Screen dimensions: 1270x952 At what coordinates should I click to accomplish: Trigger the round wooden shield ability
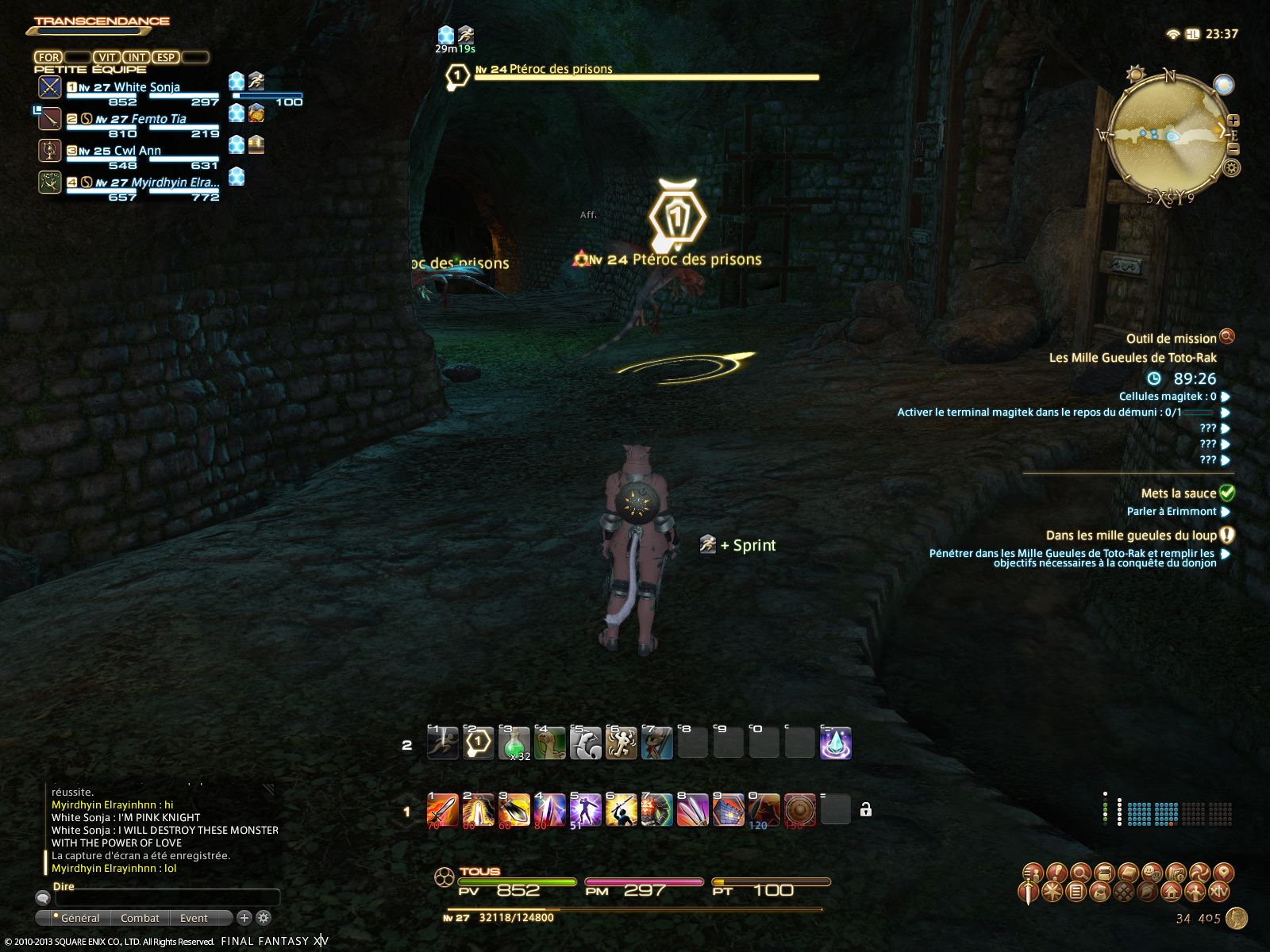pyautogui.click(x=799, y=811)
